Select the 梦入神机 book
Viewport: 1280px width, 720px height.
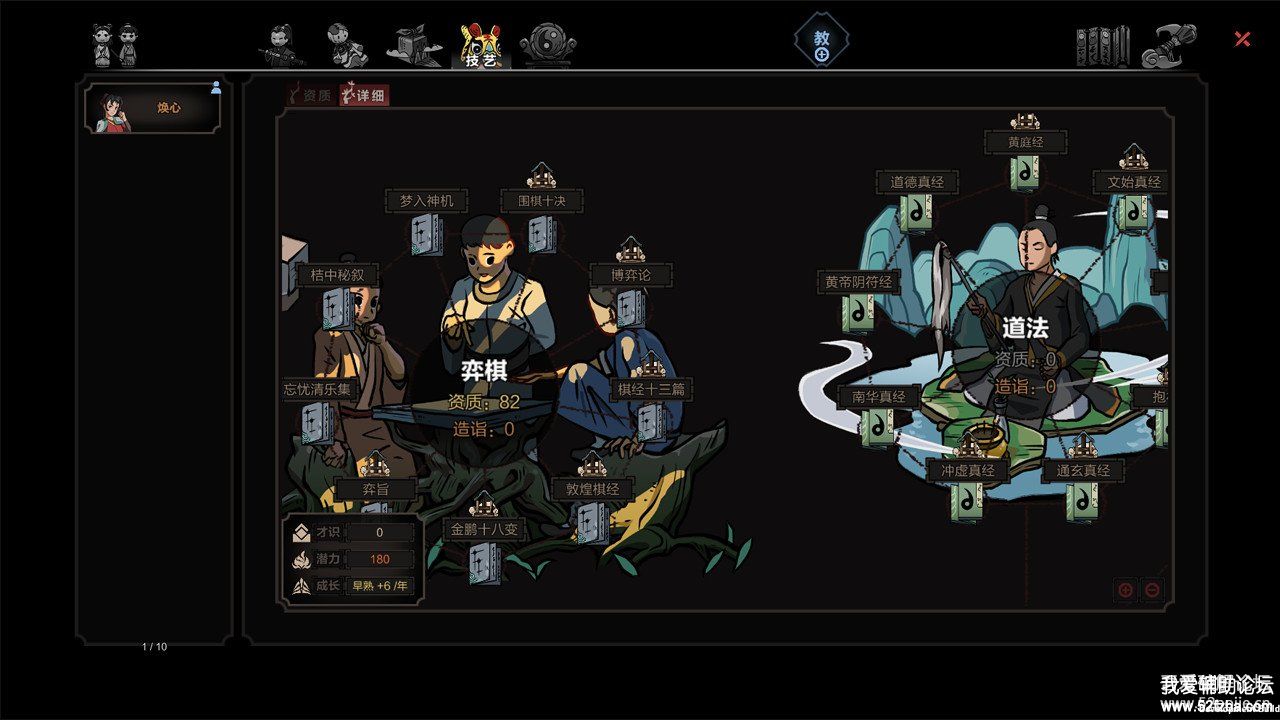(x=427, y=235)
